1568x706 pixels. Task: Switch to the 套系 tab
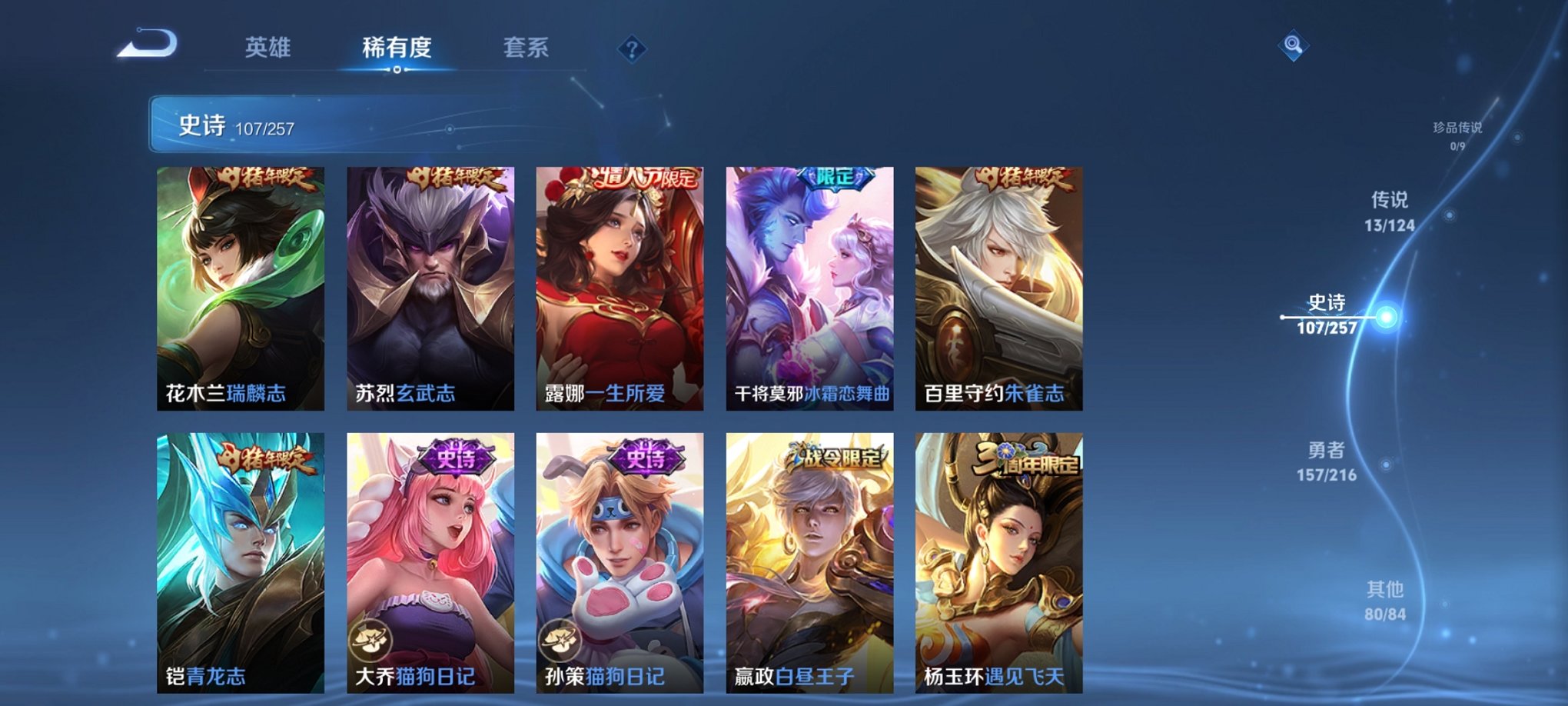528,48
